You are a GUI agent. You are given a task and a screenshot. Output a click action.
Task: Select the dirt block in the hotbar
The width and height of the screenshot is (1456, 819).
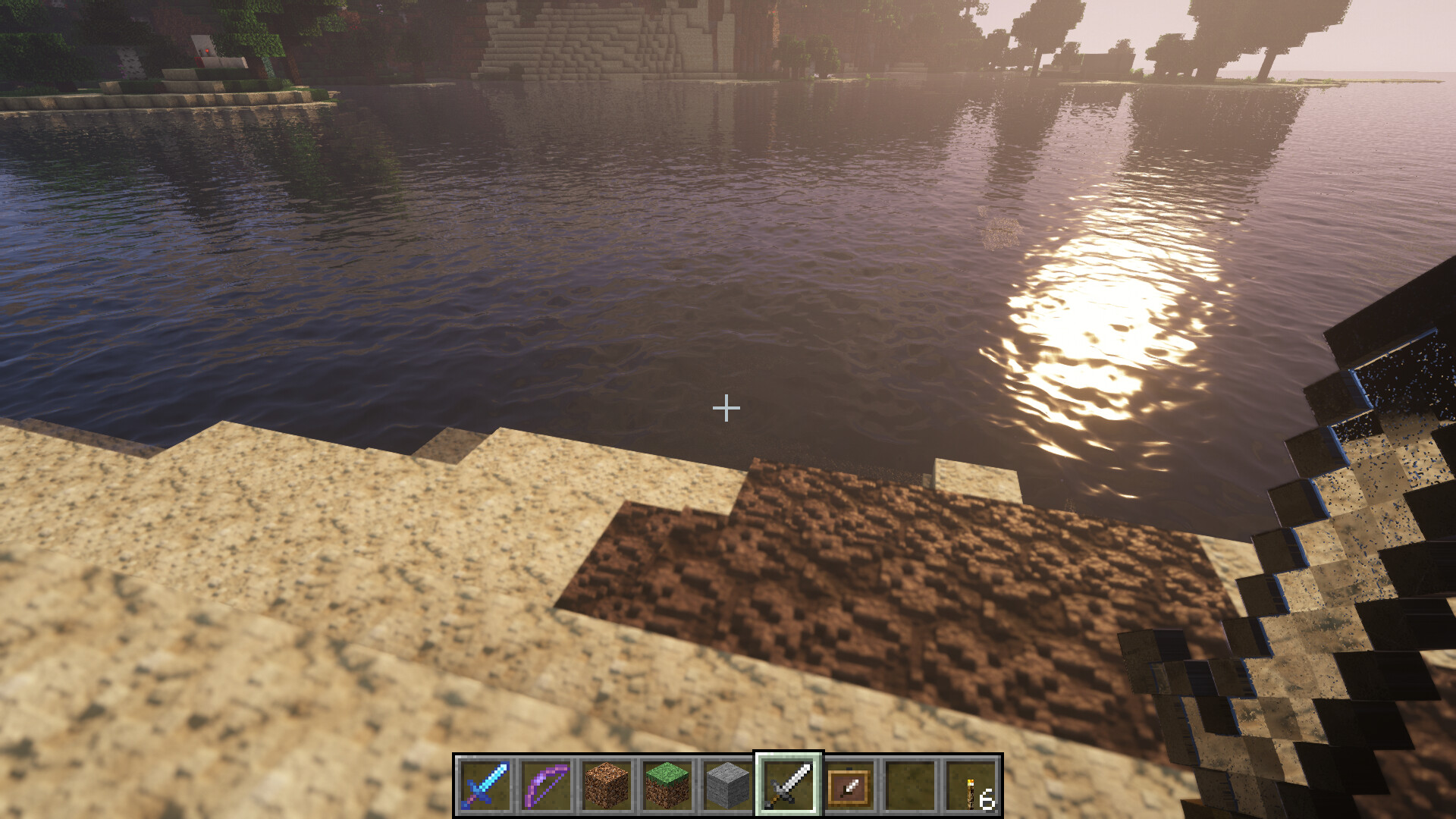pyautogui.click(x=607, y=785)
